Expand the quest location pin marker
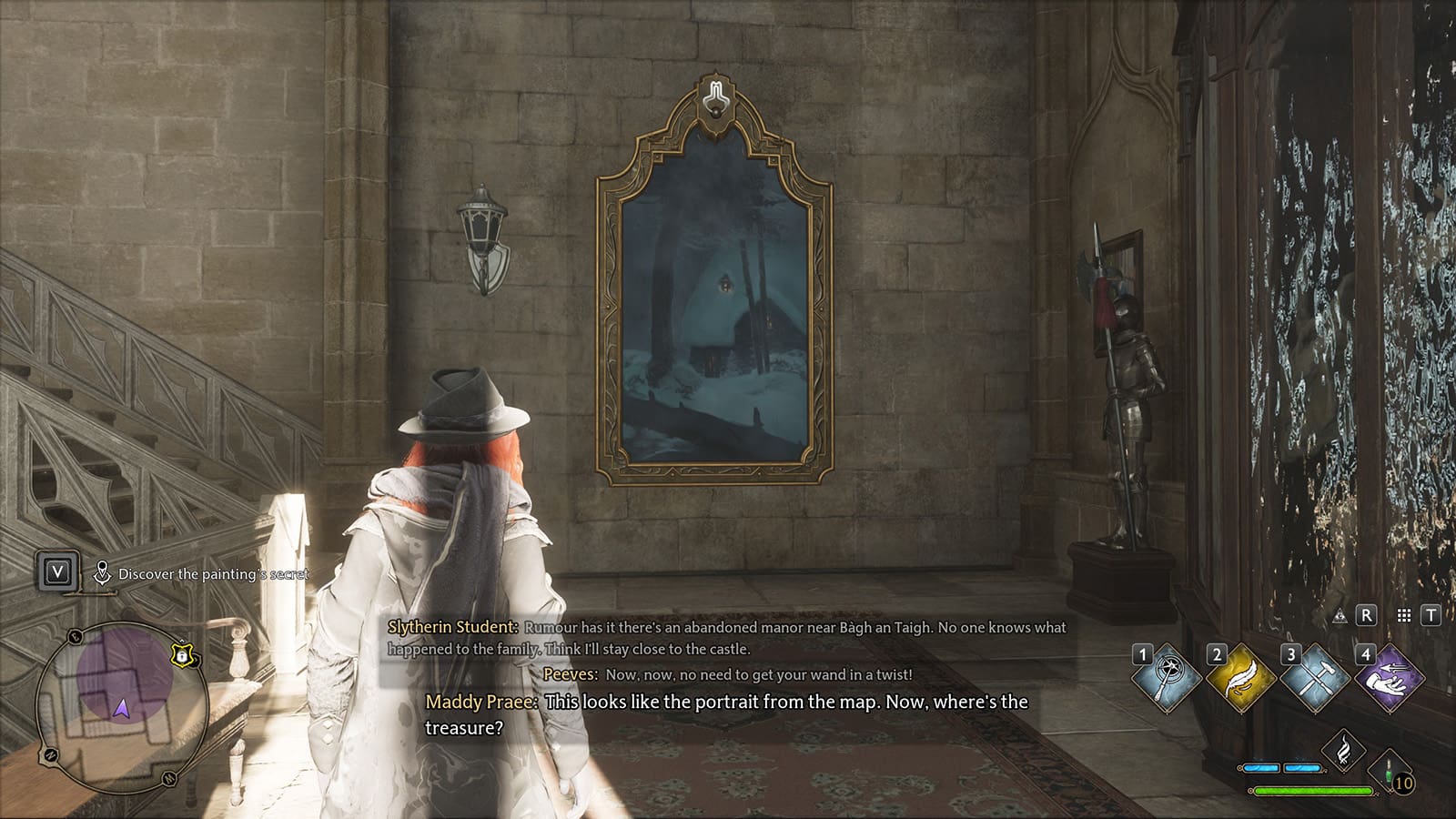 (103, 572)
